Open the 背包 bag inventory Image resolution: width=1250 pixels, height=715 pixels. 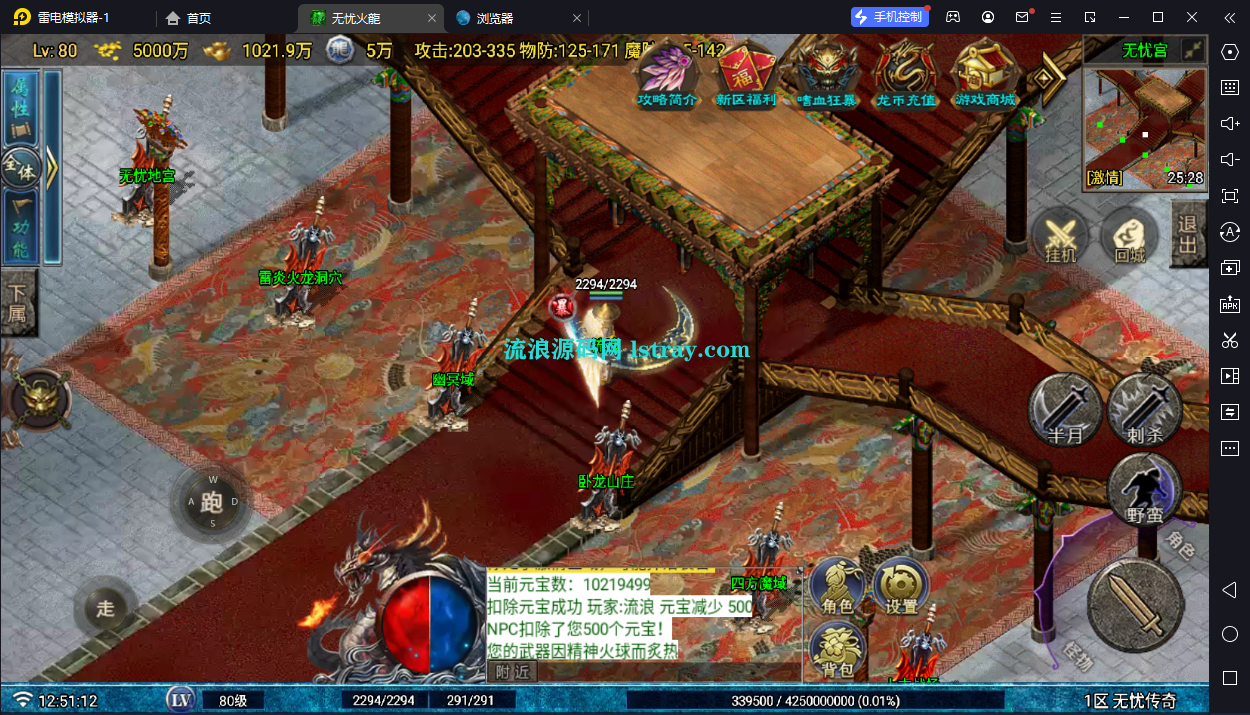click(x=838, y=650)
